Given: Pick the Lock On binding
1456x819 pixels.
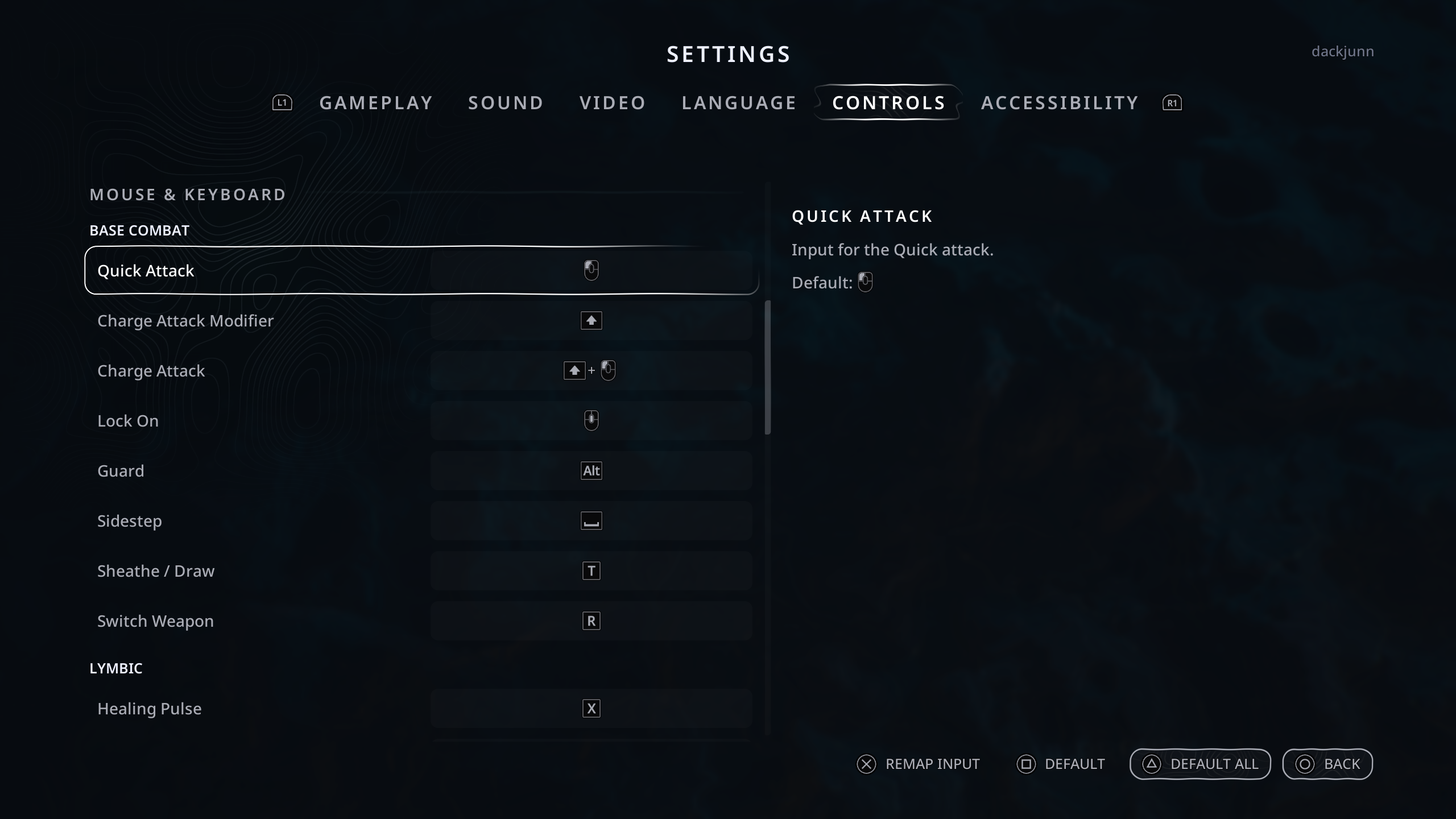Looking at the screenshot, I should point(421,421).
